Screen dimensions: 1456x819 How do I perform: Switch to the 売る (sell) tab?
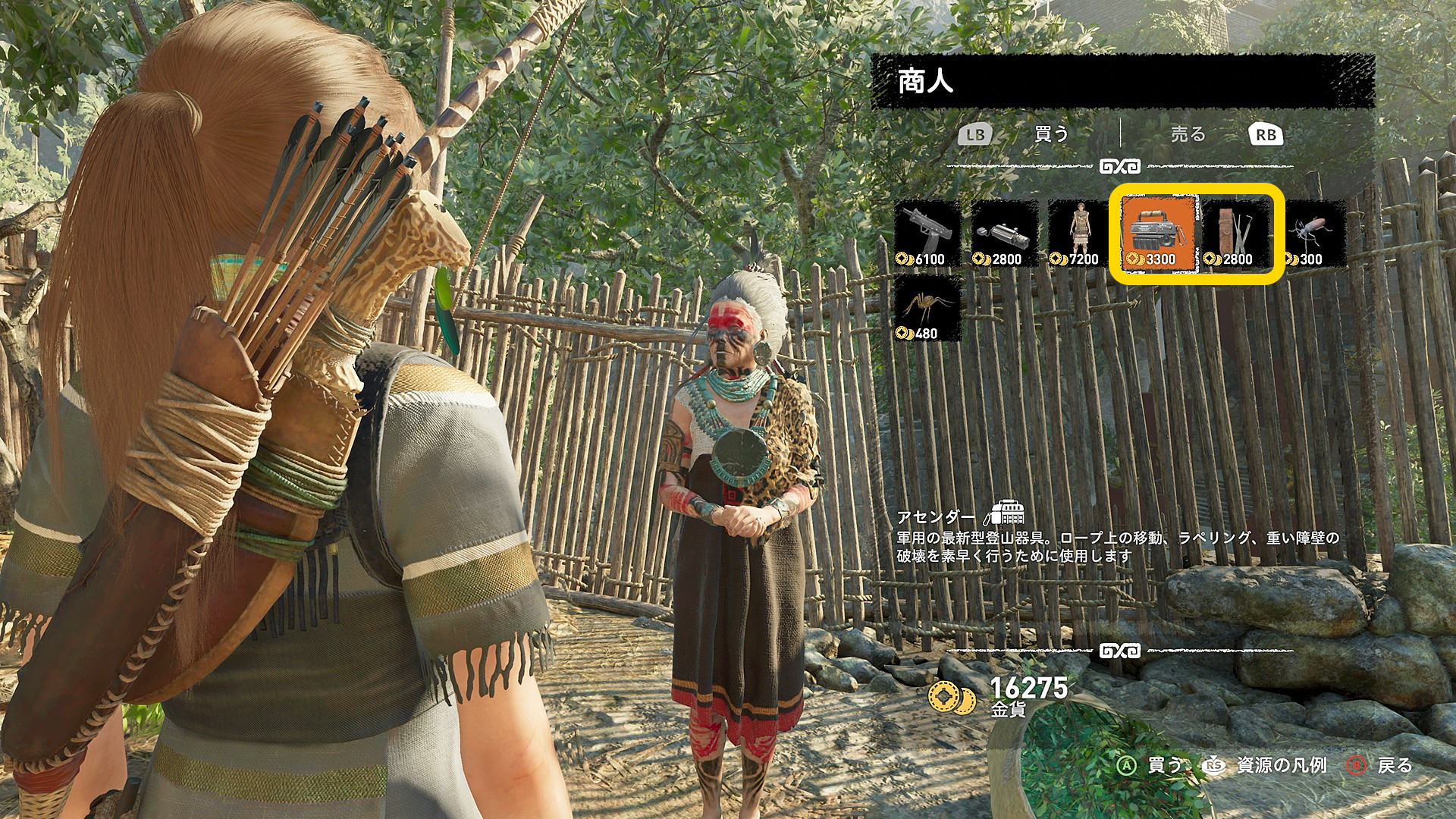pos(1188,135)
